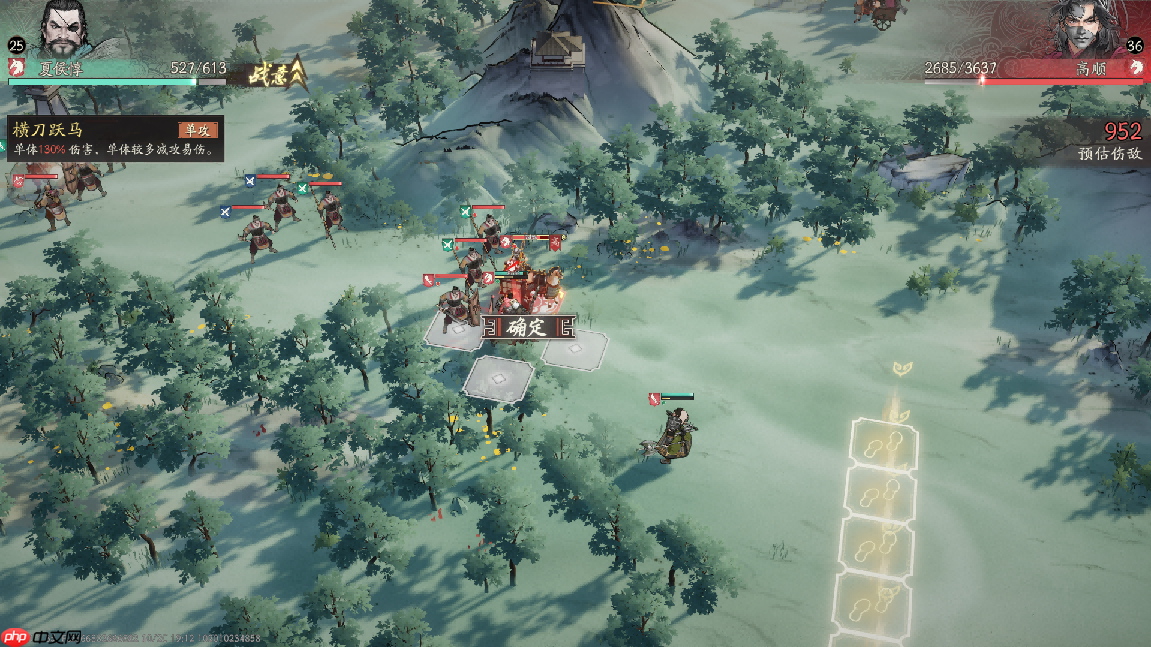The image size is (1151, 647).
Task: Choose the lowest white grid tile below 确定
Action: [x=498, y=379]
